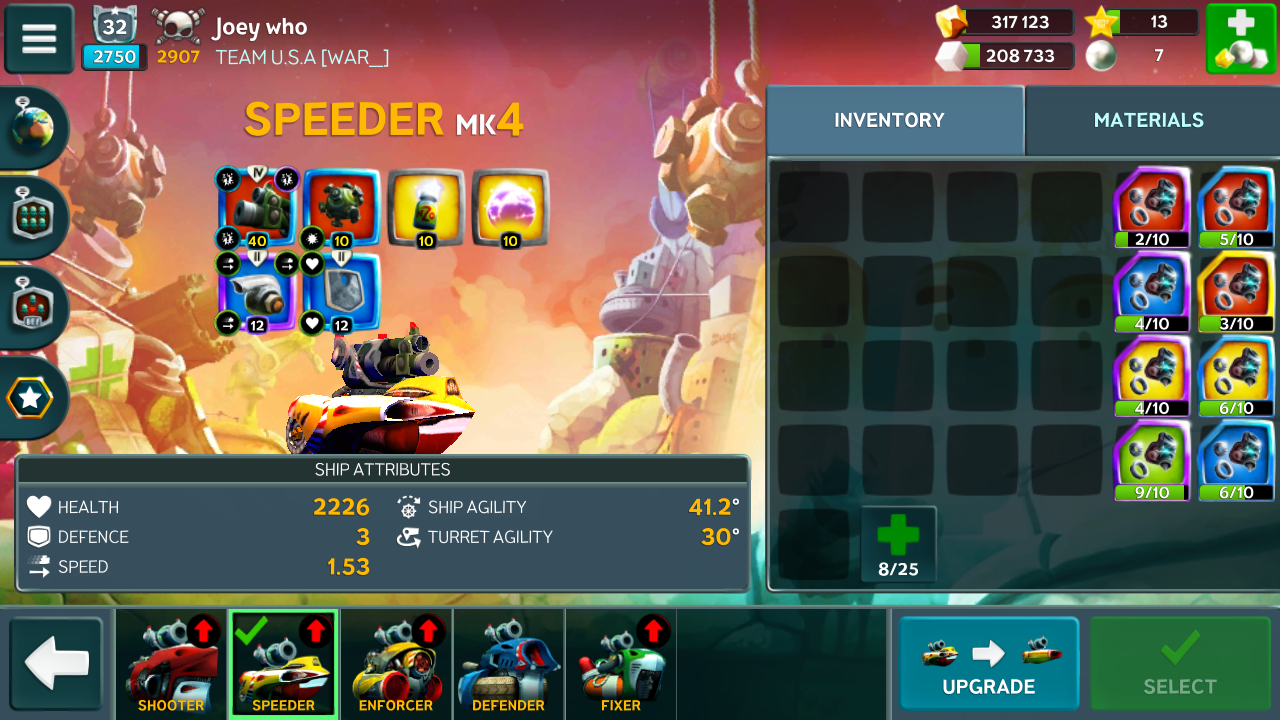Screen dimensions: 1280x720
Task: Upgrade the Speeder ship
Action: (988, 664)
